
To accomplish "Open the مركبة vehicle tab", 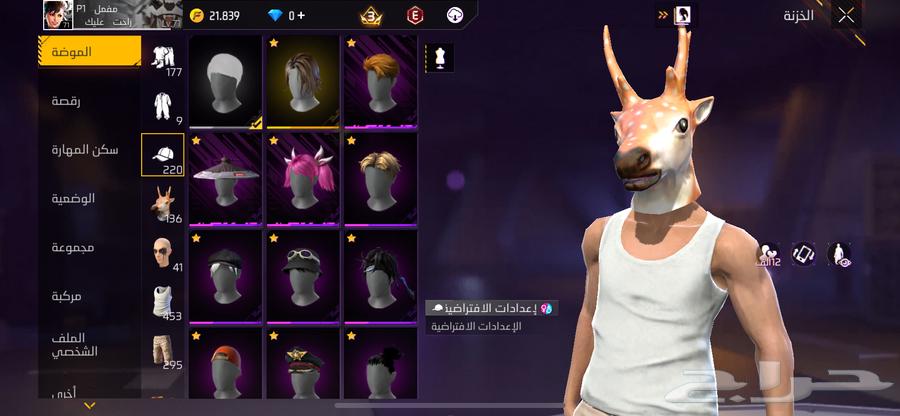I will pyautogui.click(x=90, y=296).
